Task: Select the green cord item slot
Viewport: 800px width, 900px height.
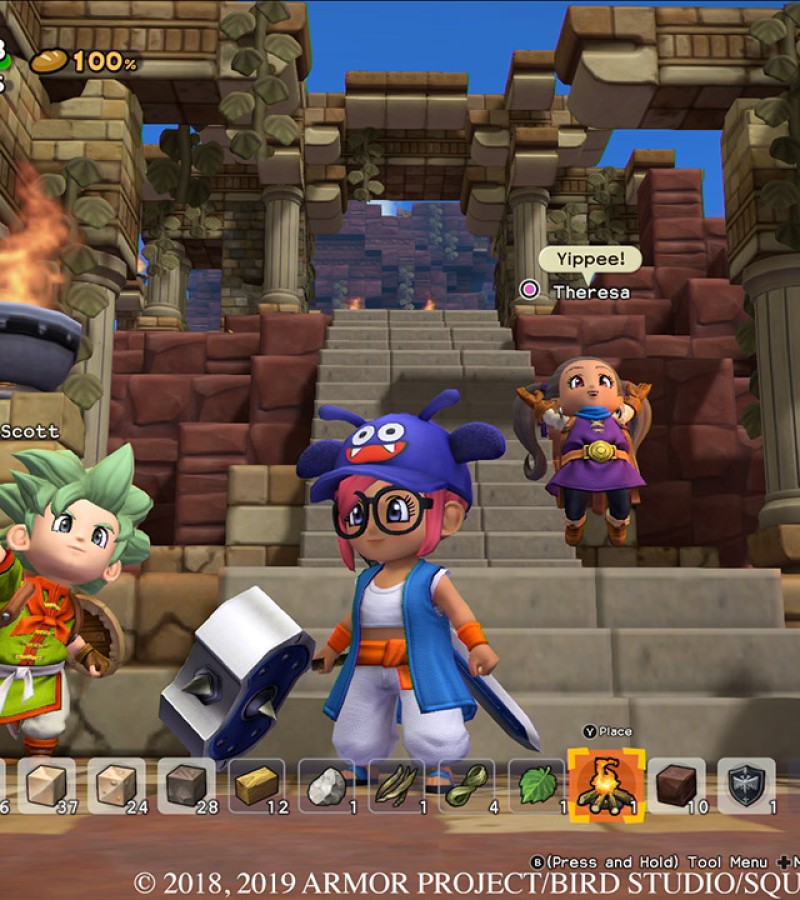Action: tap(466, 785)
